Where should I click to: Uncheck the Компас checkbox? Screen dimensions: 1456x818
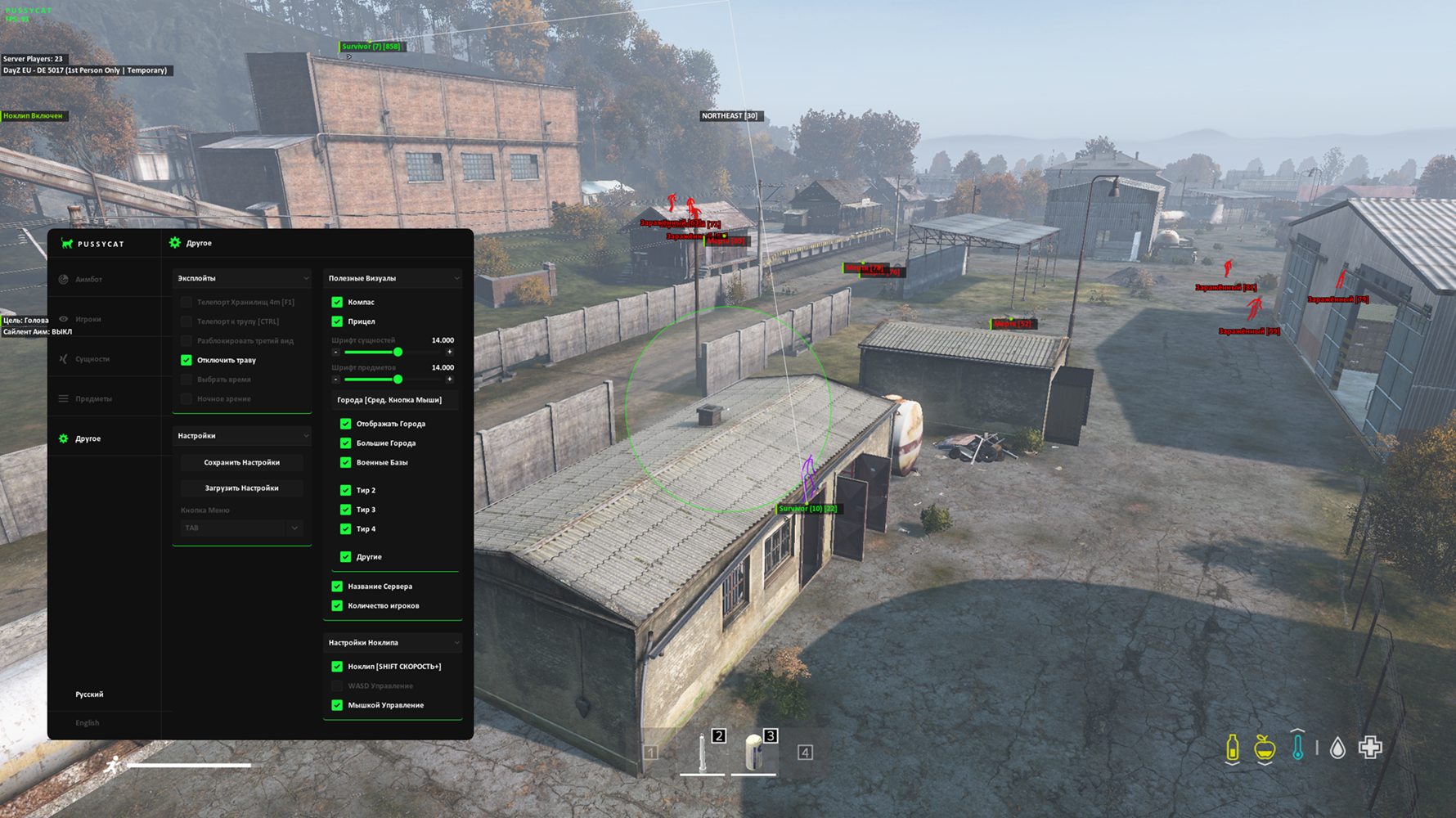[x=337, y=302]
